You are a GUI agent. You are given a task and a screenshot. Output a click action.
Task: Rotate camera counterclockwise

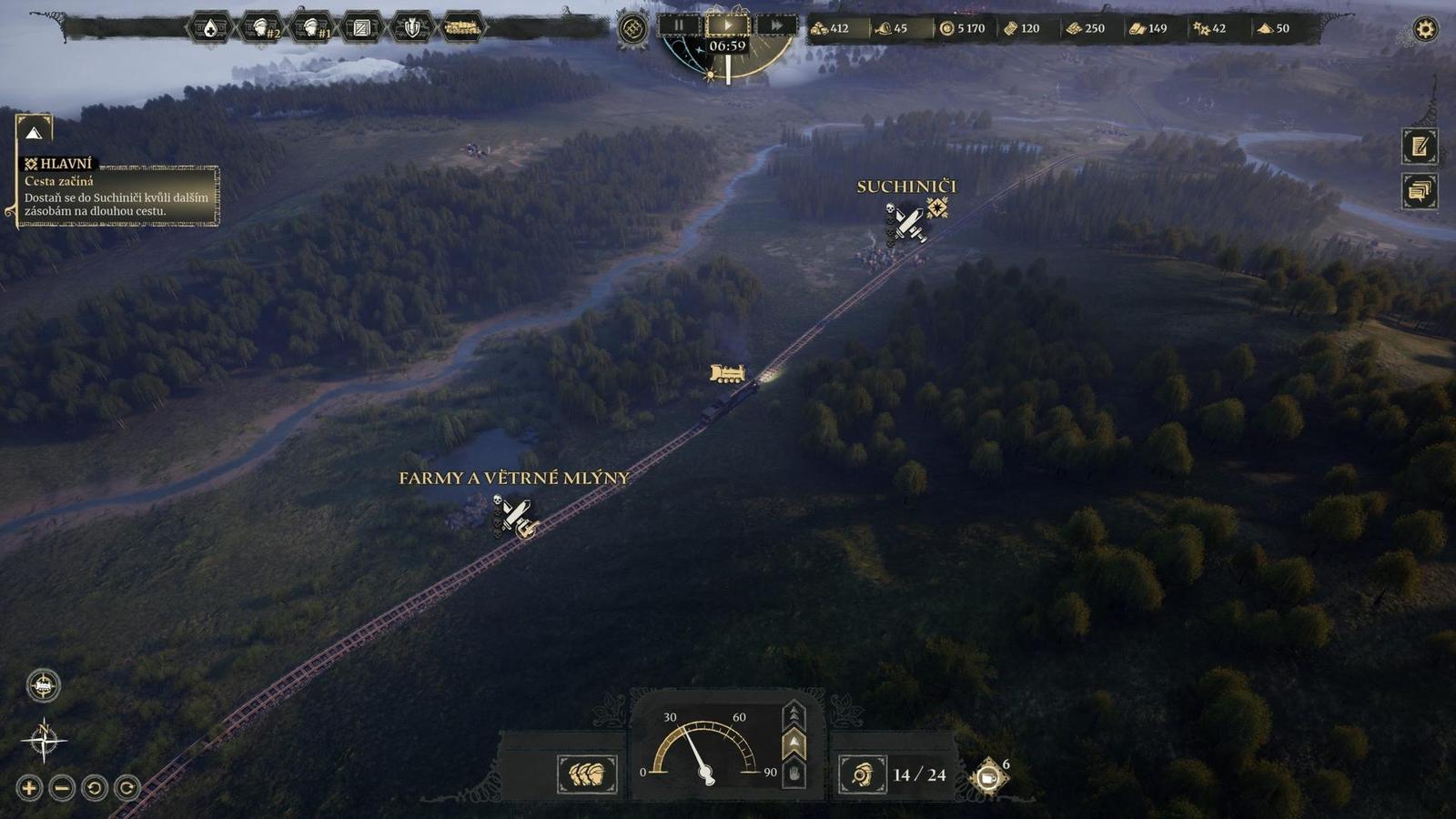(x=95, y=787)
